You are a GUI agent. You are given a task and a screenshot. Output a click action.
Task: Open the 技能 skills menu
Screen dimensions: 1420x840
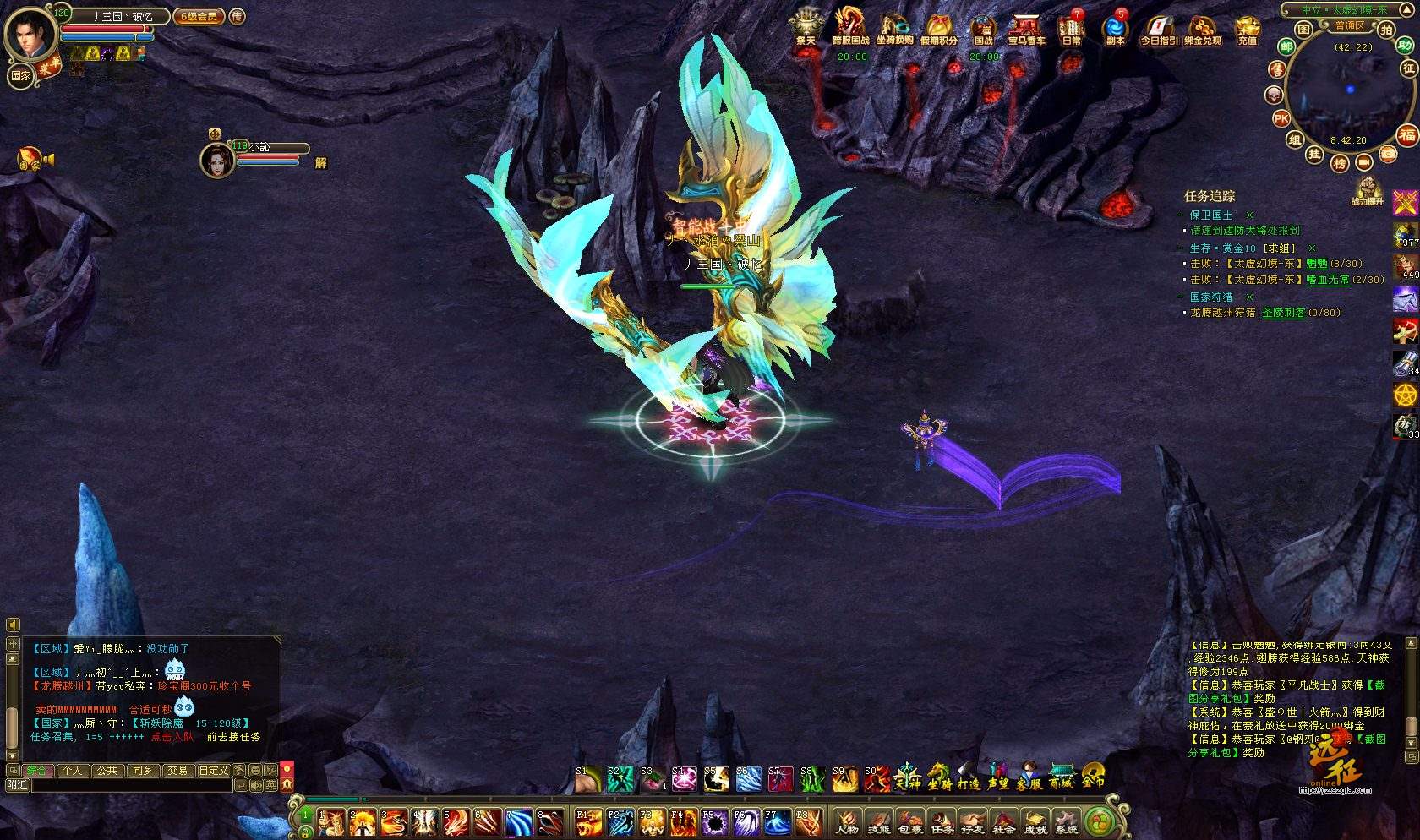click(879, 821)
